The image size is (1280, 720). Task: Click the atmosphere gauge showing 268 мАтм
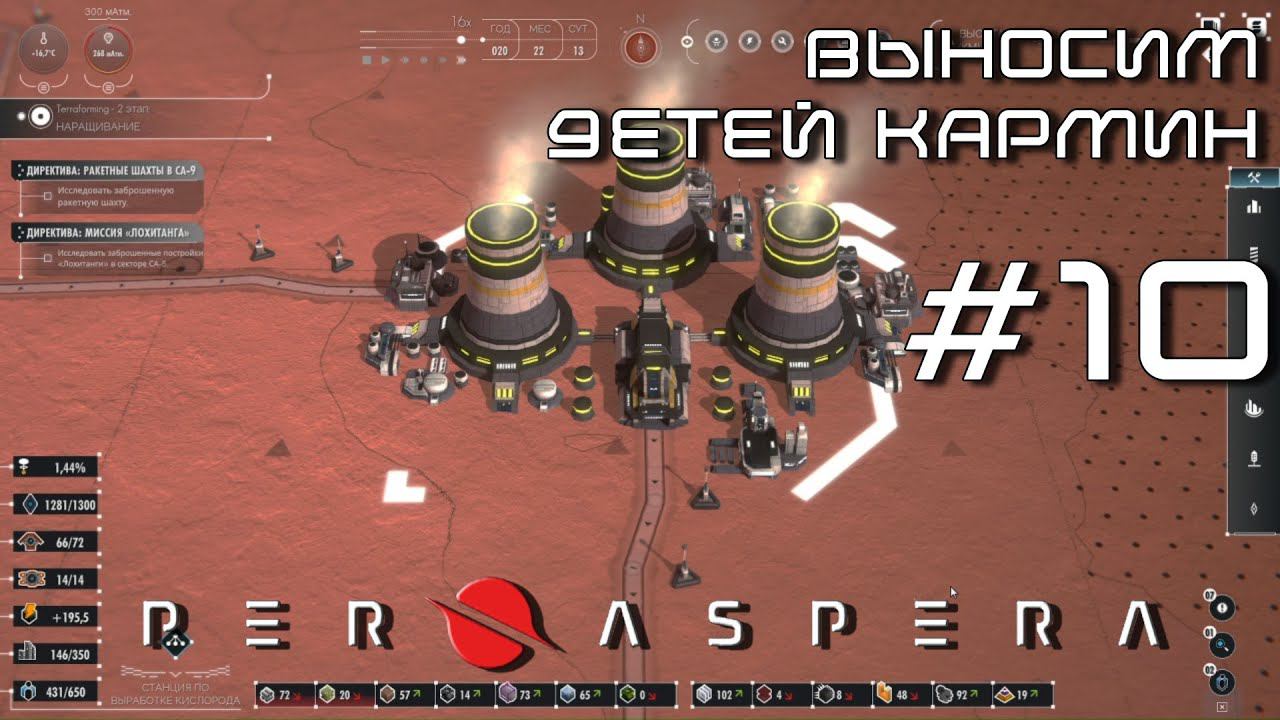pos(109,51)
